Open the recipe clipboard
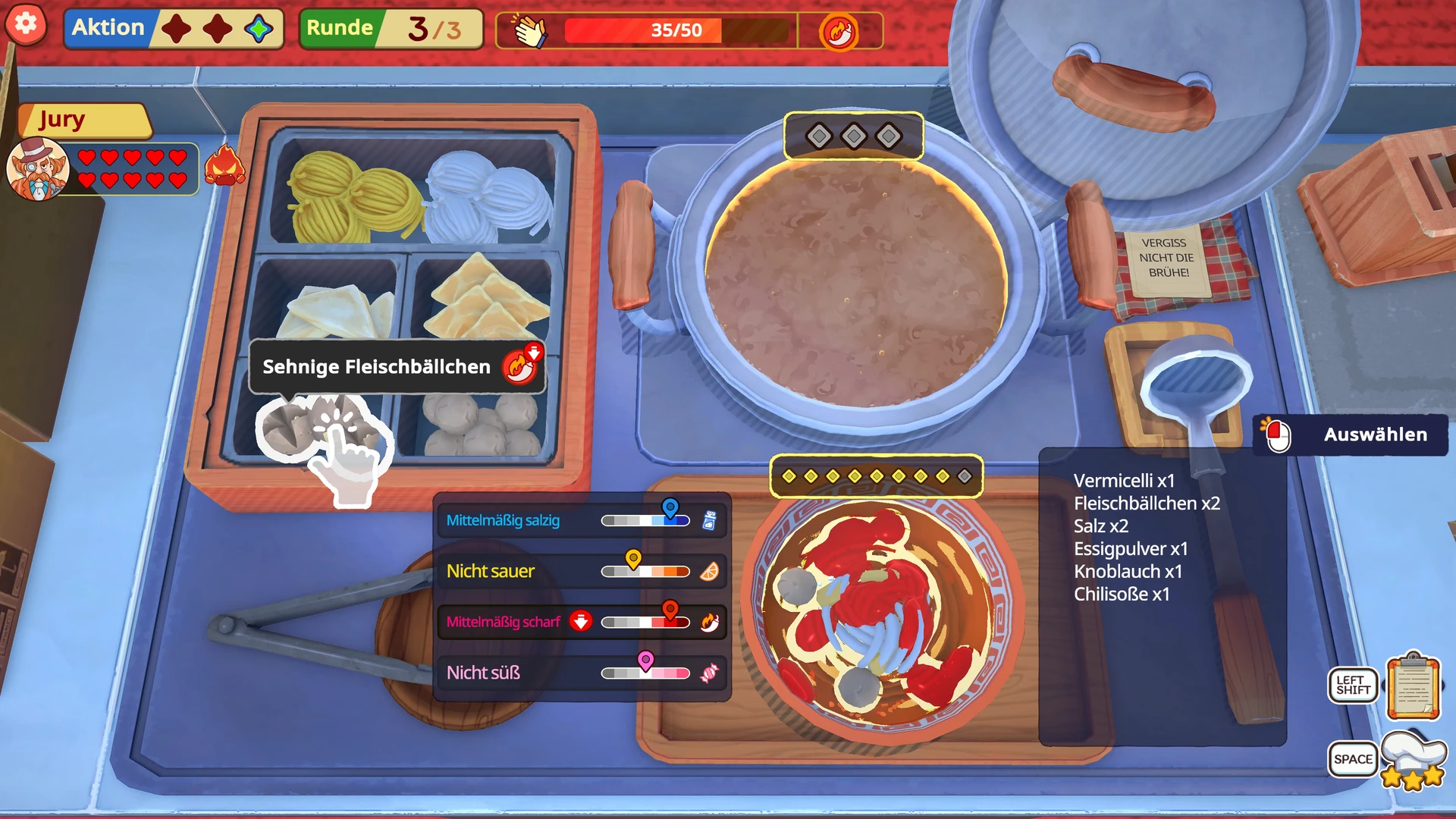 pos(1412,687)
